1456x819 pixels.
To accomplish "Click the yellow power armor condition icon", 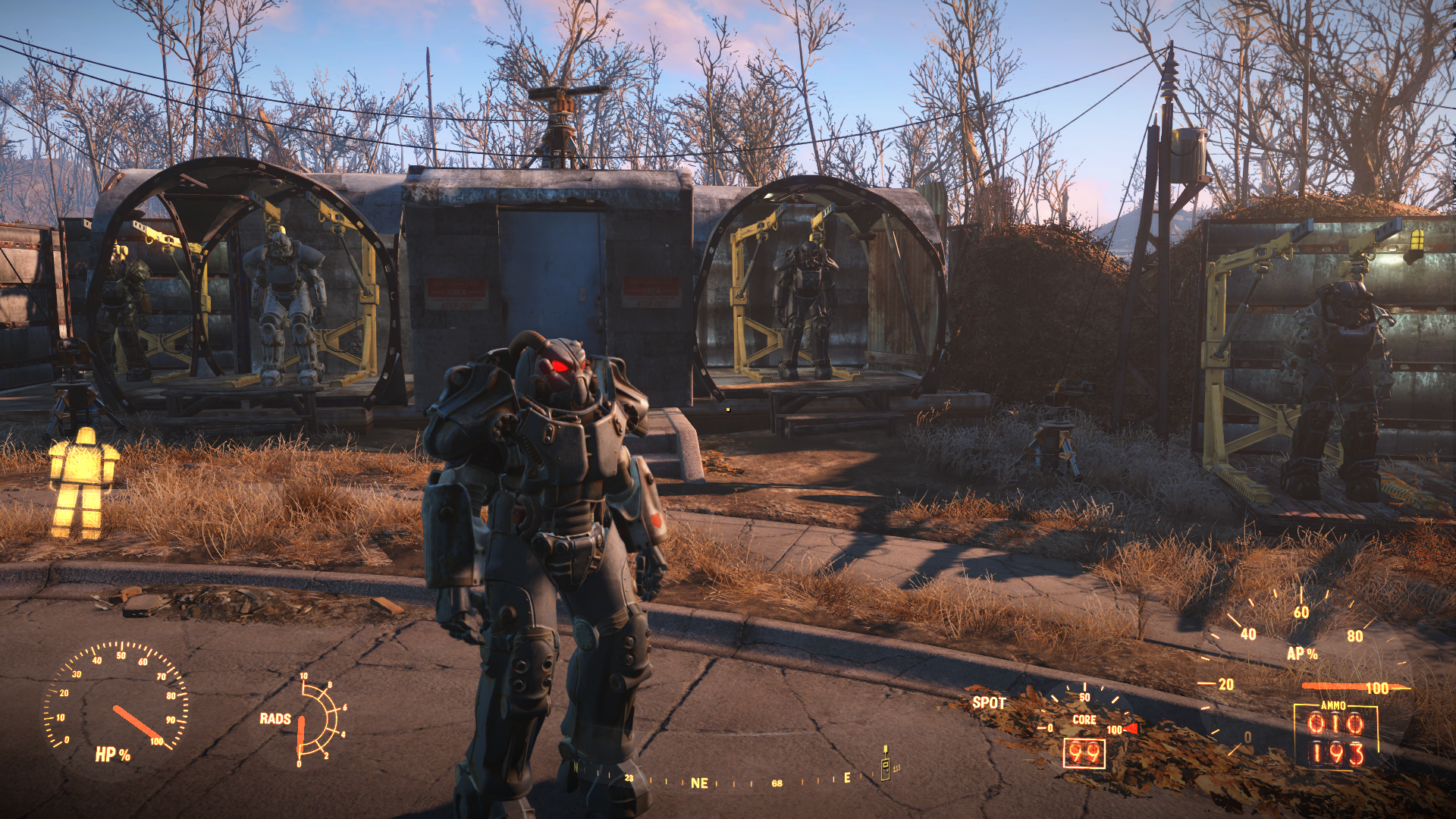I will click(83, 484).
